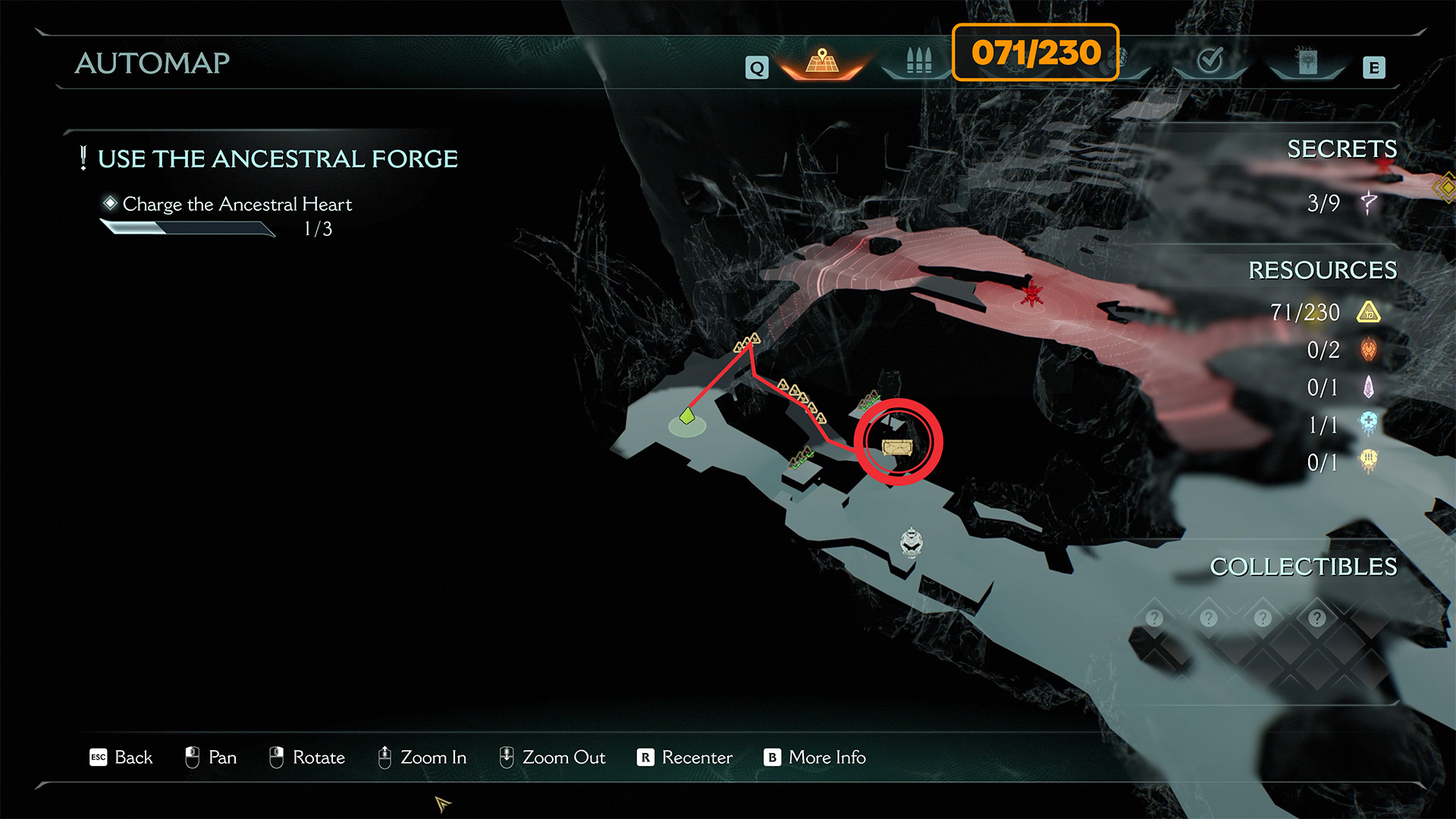
Task: Open the checkmark challenges tab
Action: coord(1210,60)
